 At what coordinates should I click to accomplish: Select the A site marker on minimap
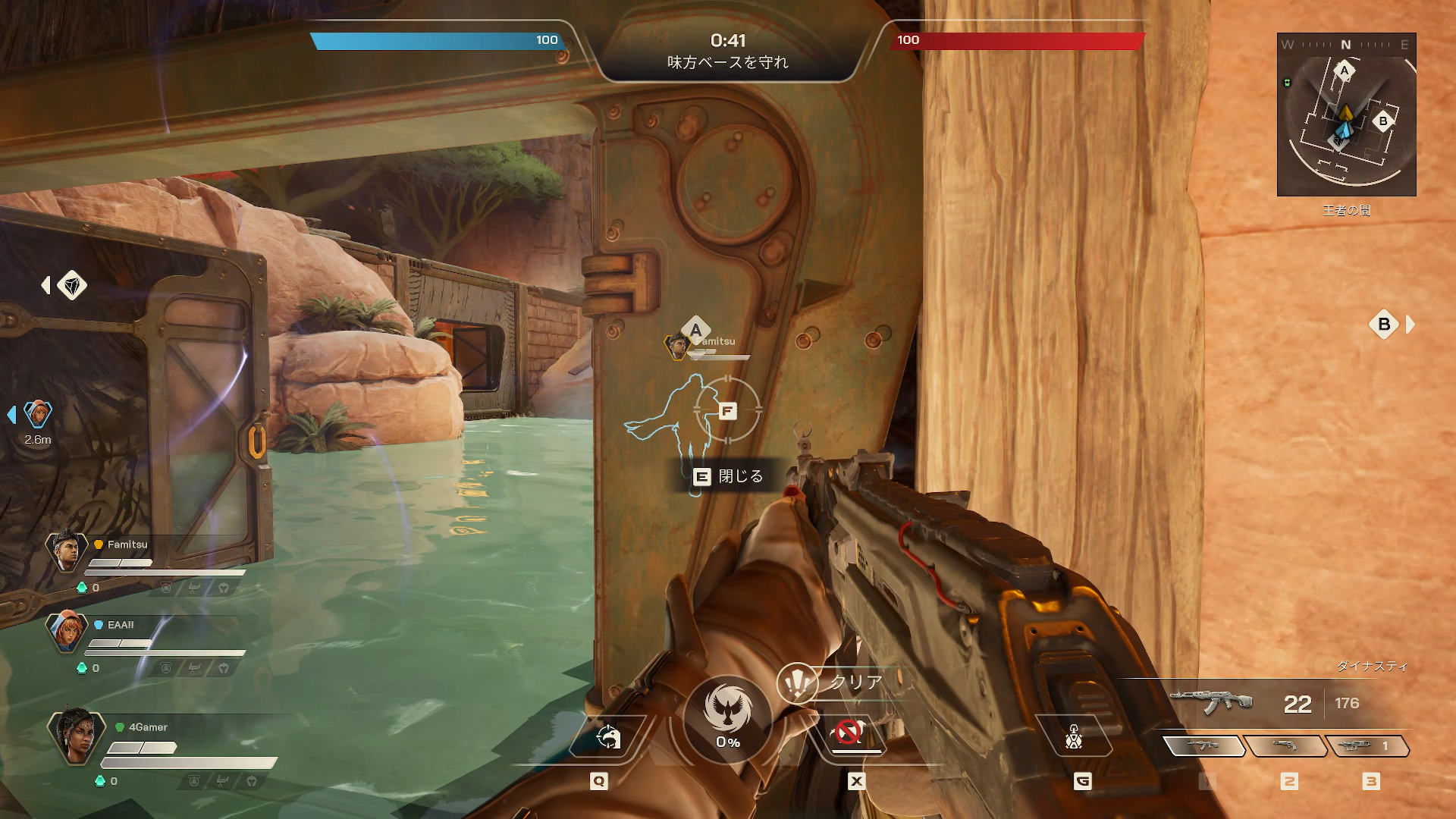tap(1345, 71)
